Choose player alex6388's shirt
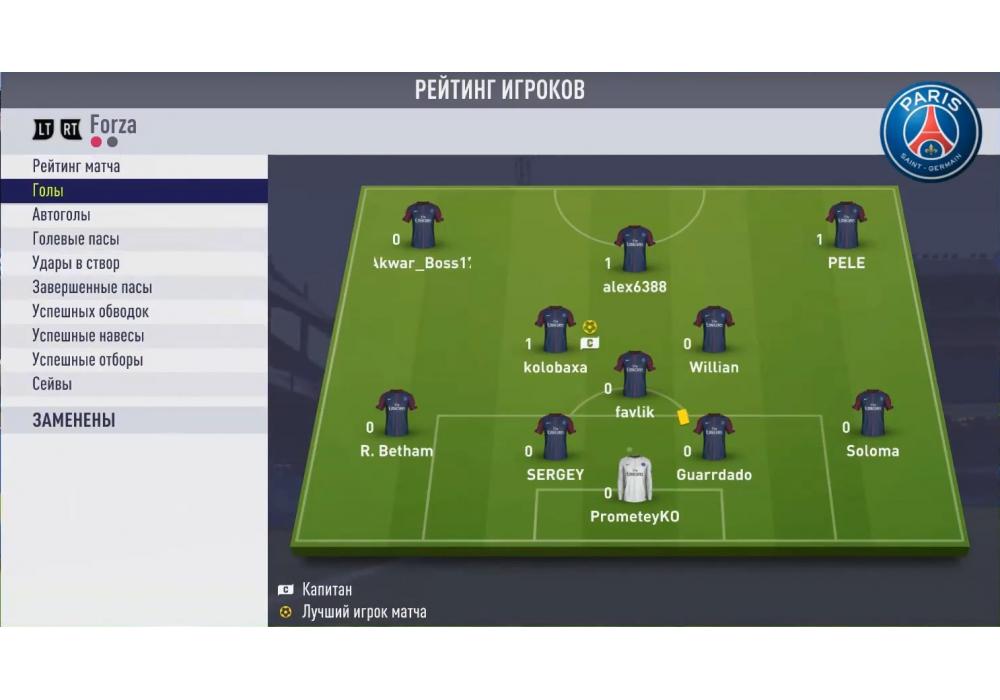 click(634, 249)
